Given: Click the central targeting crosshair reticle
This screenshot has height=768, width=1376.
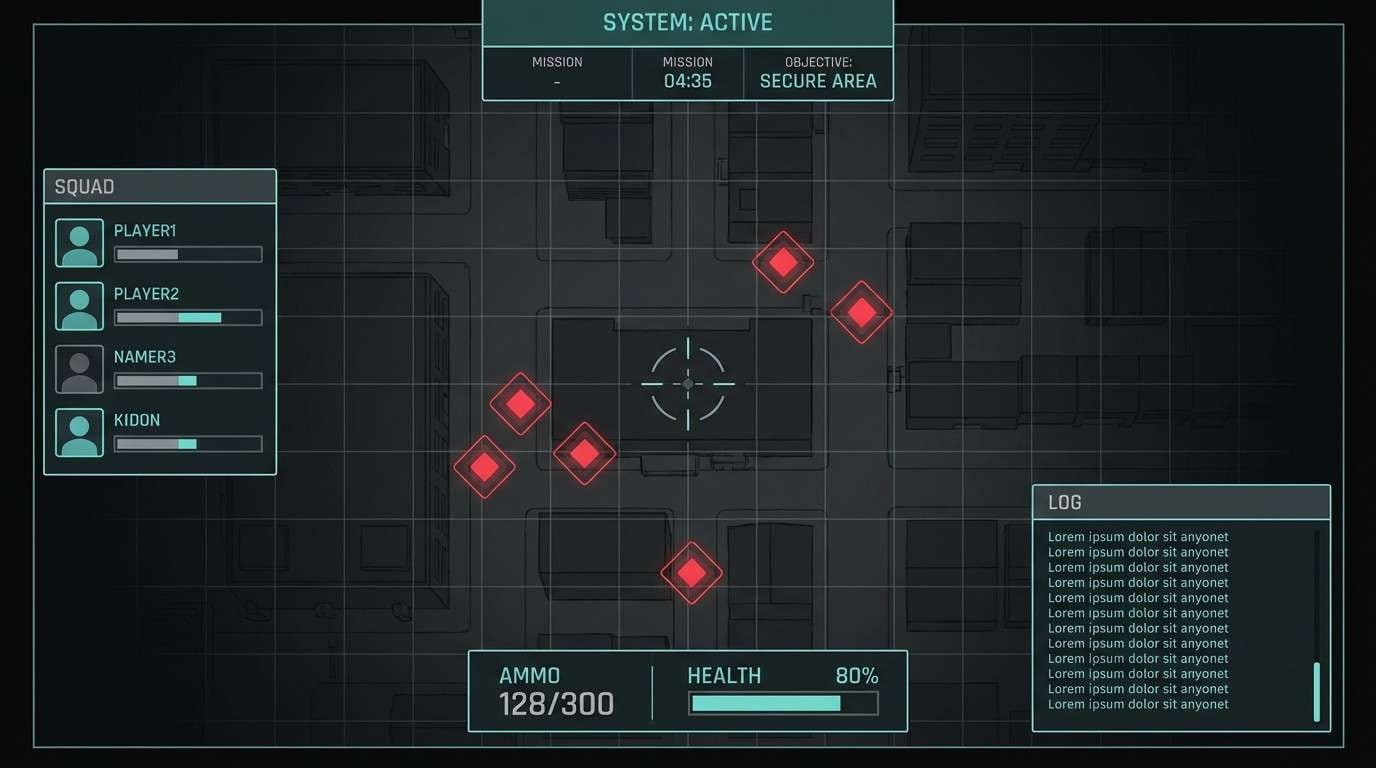Looking at the screenshot, I should [687, 383].
